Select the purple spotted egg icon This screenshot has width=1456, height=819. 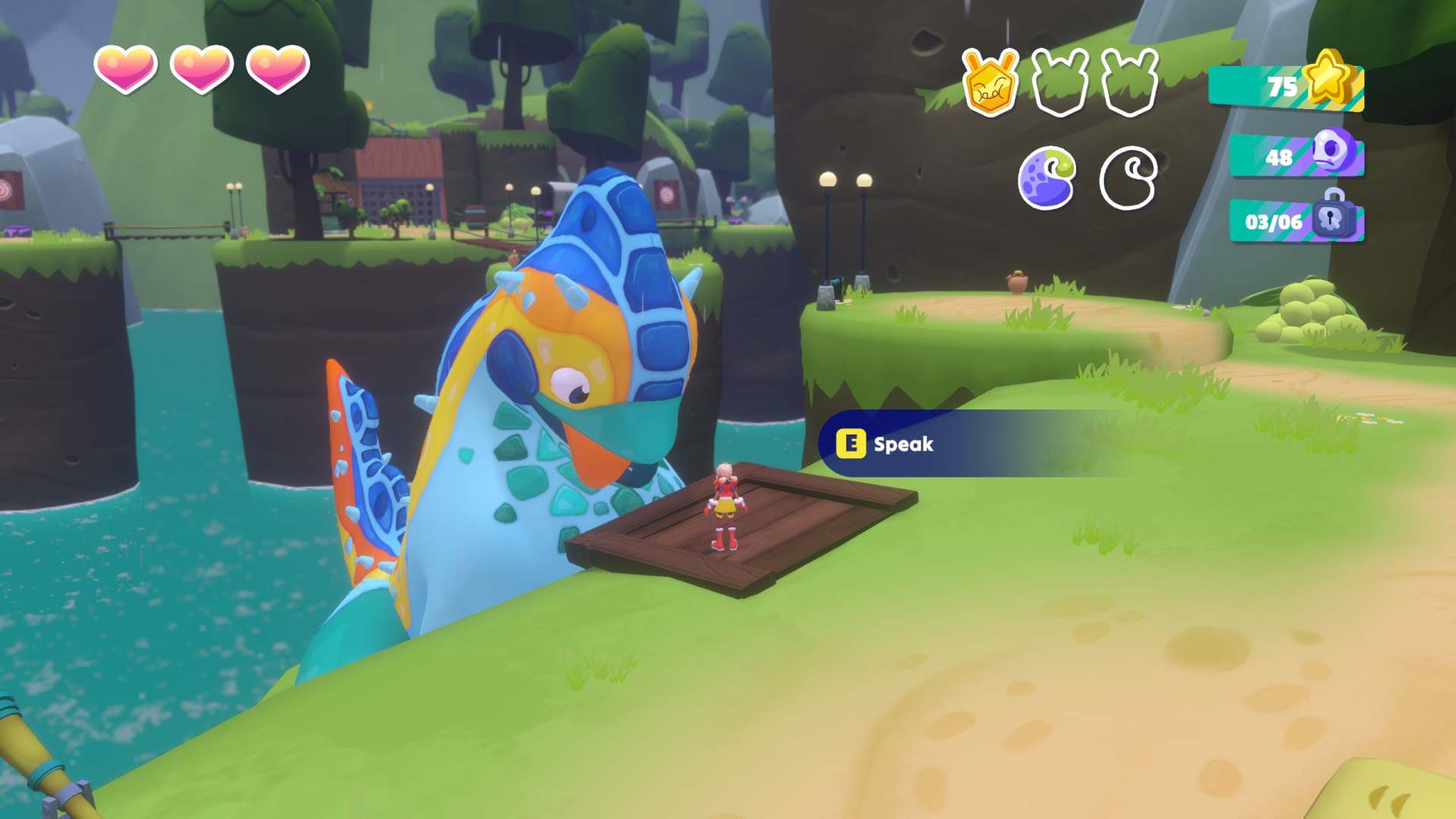point(1046,178)
